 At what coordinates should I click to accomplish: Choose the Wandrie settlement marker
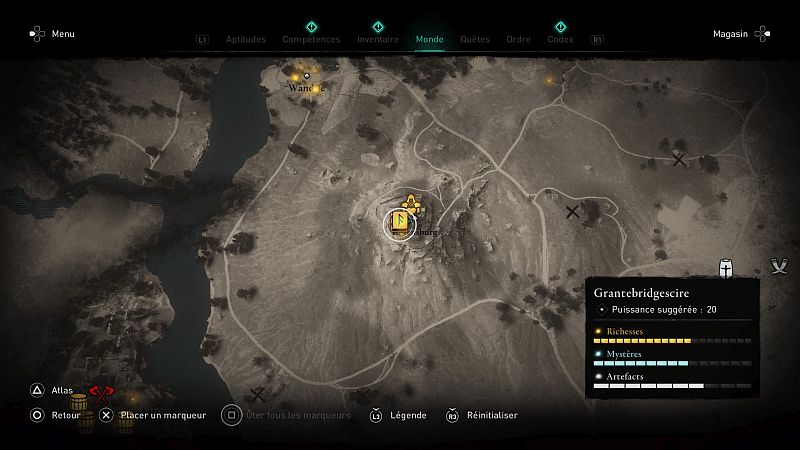tap(307, 77)
